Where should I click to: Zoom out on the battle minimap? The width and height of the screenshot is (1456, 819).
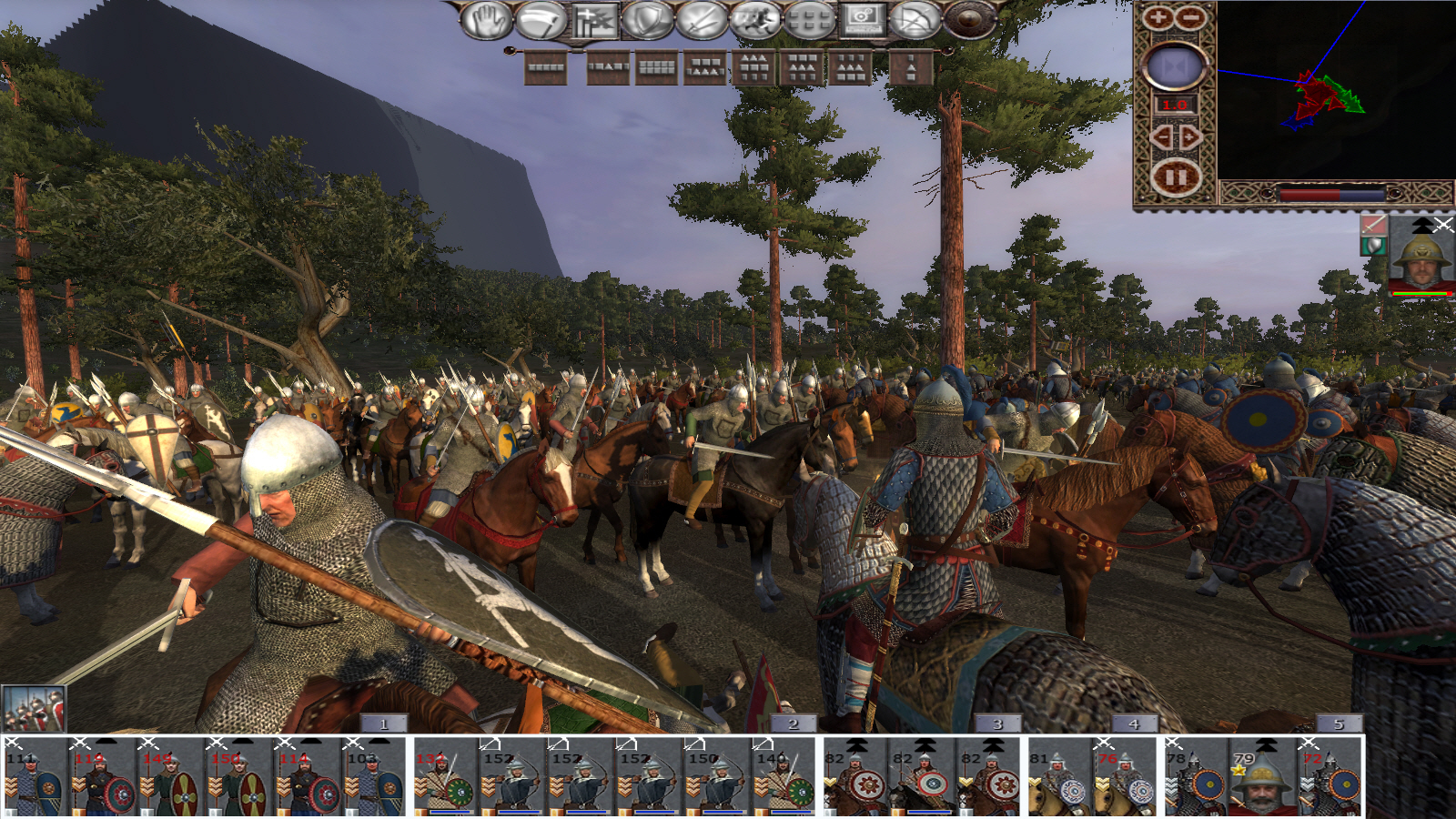[x=1190, y=17]
